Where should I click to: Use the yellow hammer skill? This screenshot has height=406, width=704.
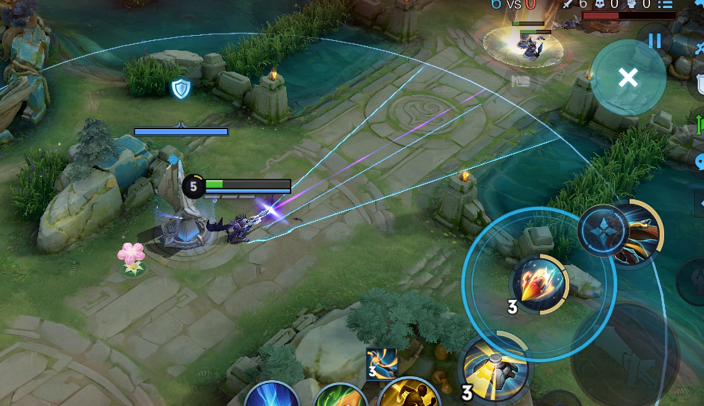tap(495, 367)
